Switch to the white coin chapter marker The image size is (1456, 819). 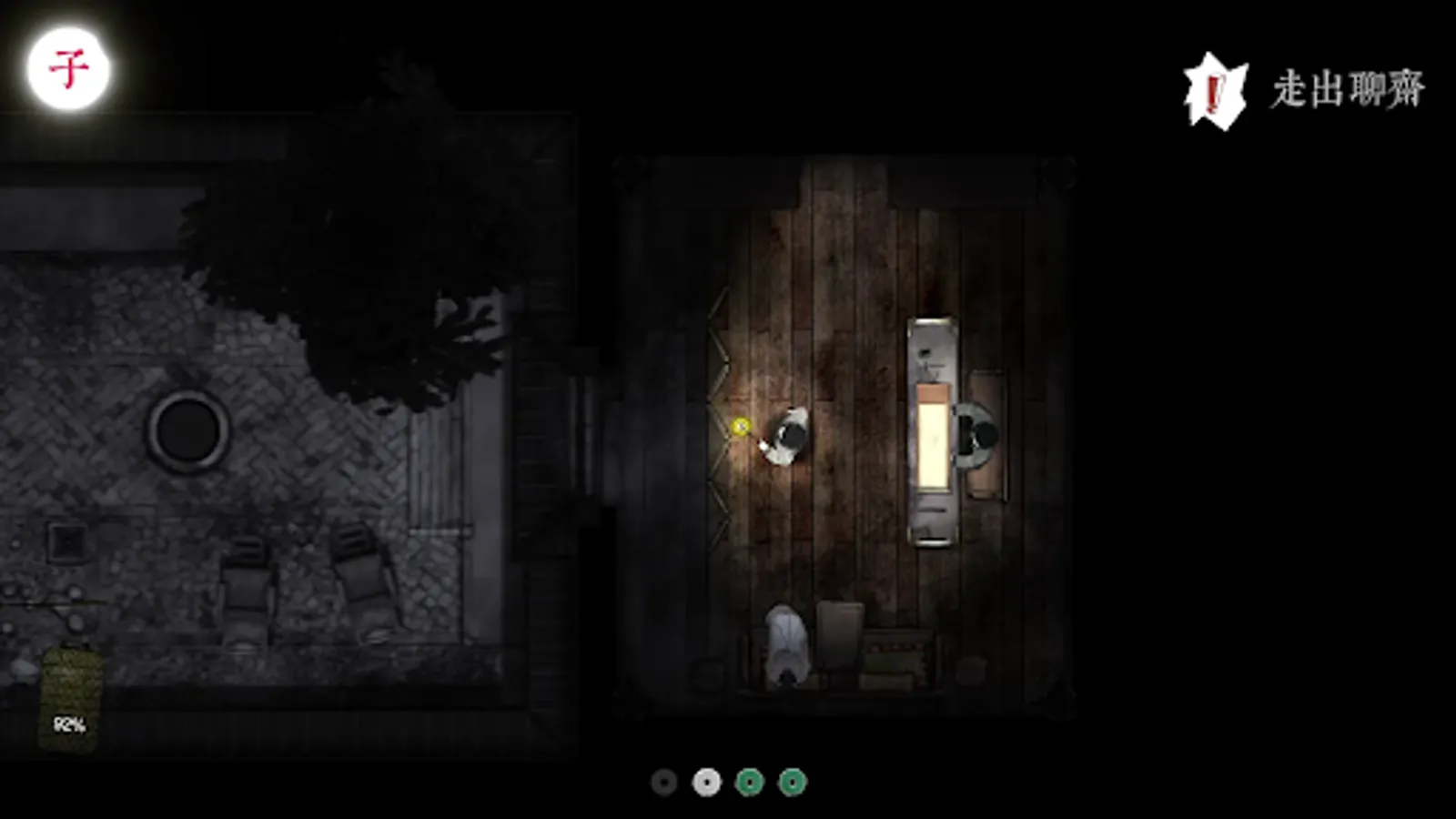click(706, 780)
